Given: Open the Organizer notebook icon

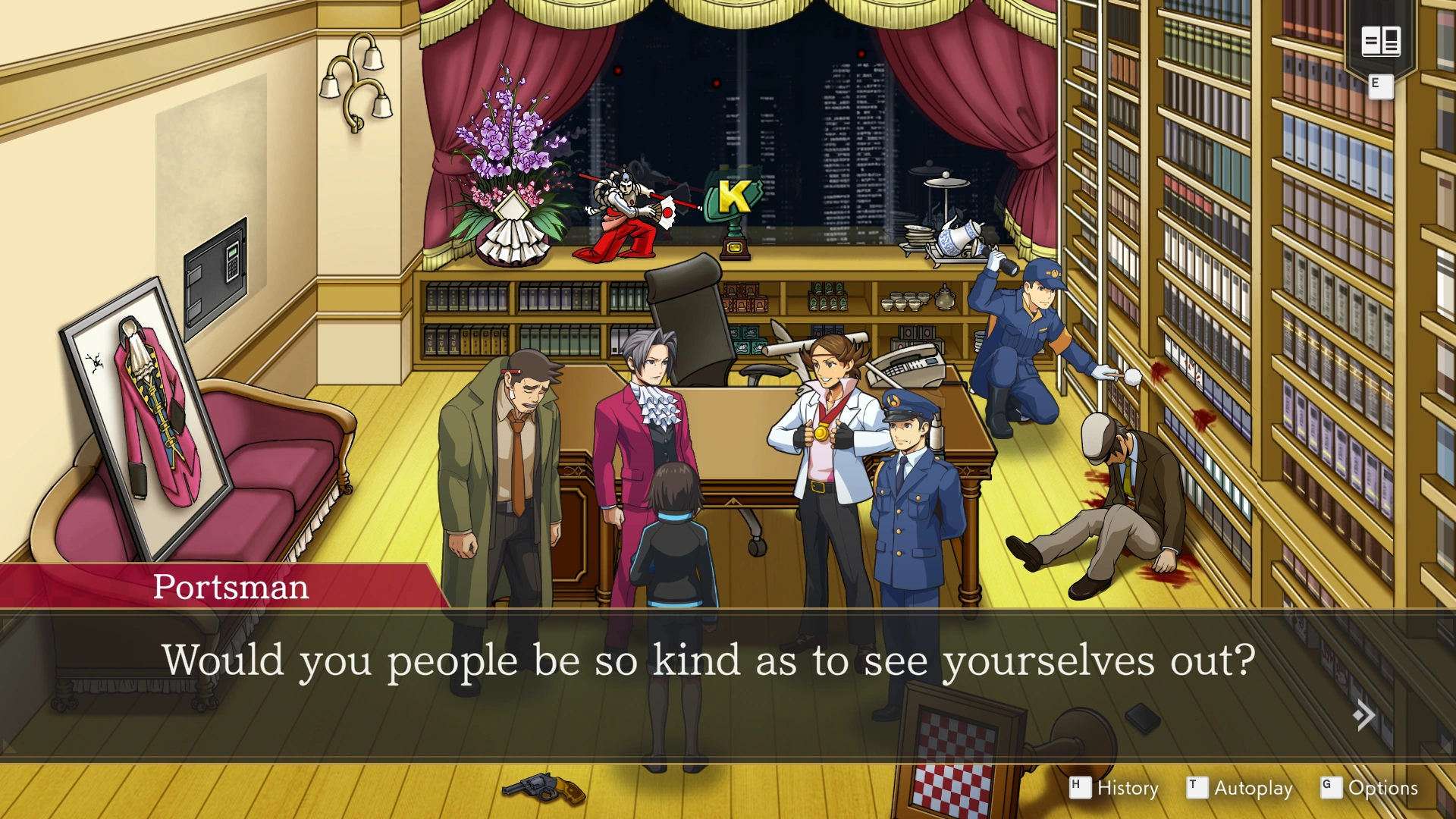Looking at the screenshot, I should coord(1380,41).
